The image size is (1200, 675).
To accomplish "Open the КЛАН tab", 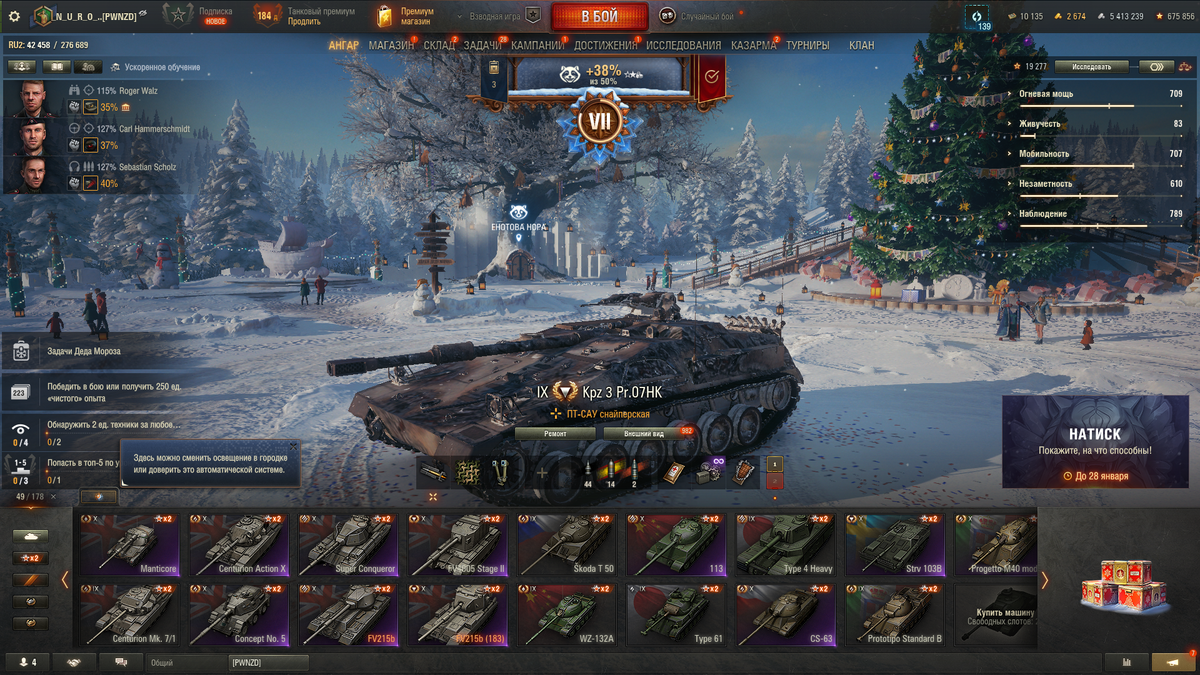I will (861, 45).
